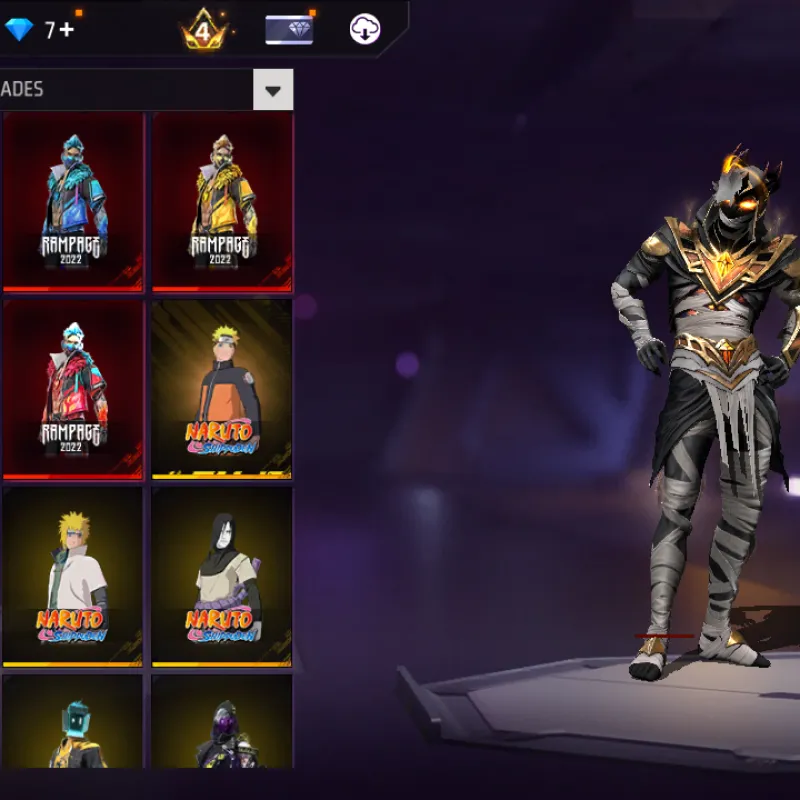Screen dimensions: 800x800
Task: Pick the Orochimaru Naruto Shippuden outfit
Action: (x=221, y=576)
